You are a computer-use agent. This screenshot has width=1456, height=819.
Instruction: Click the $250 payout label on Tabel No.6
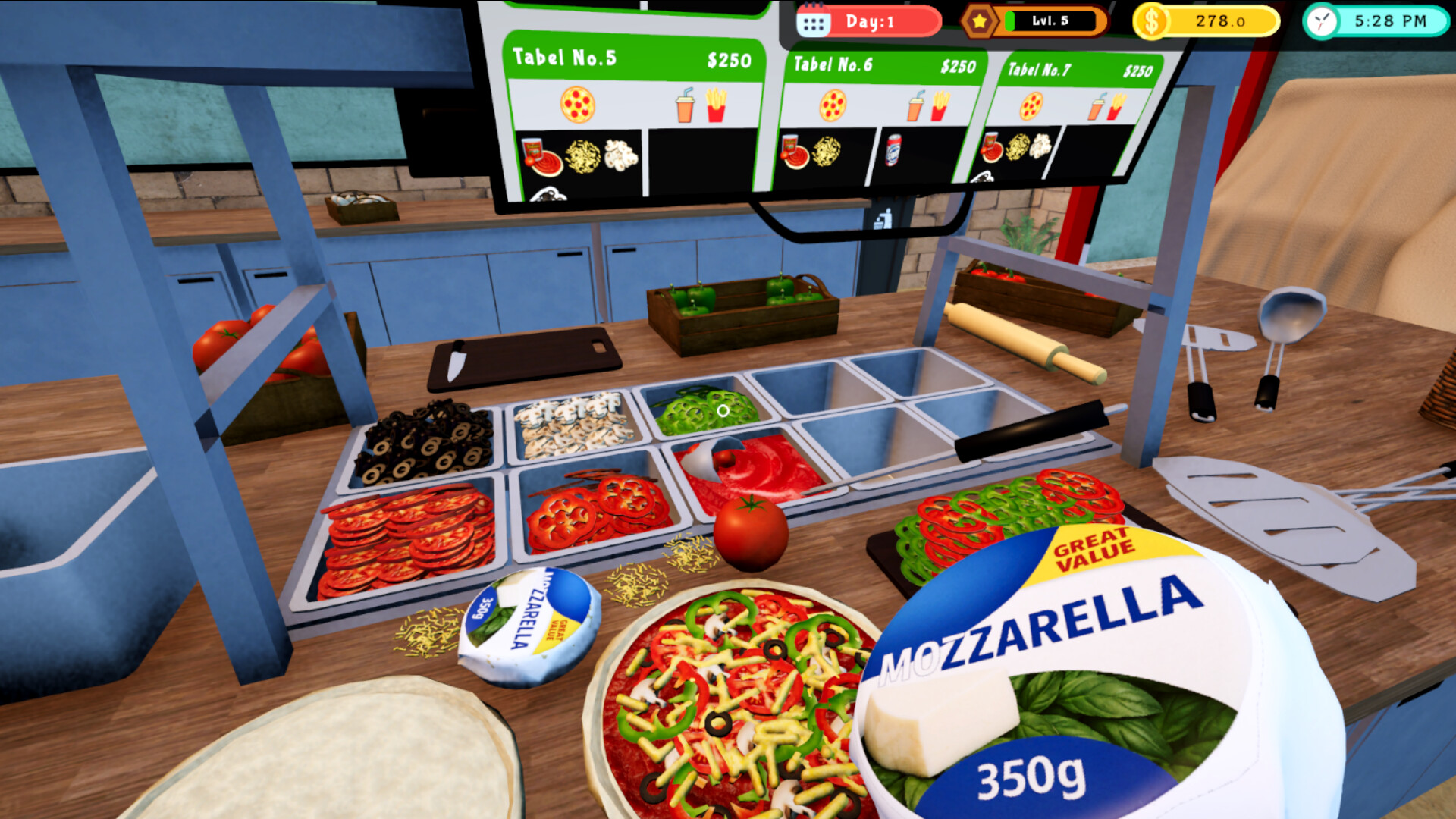click(x=959, y=65)
